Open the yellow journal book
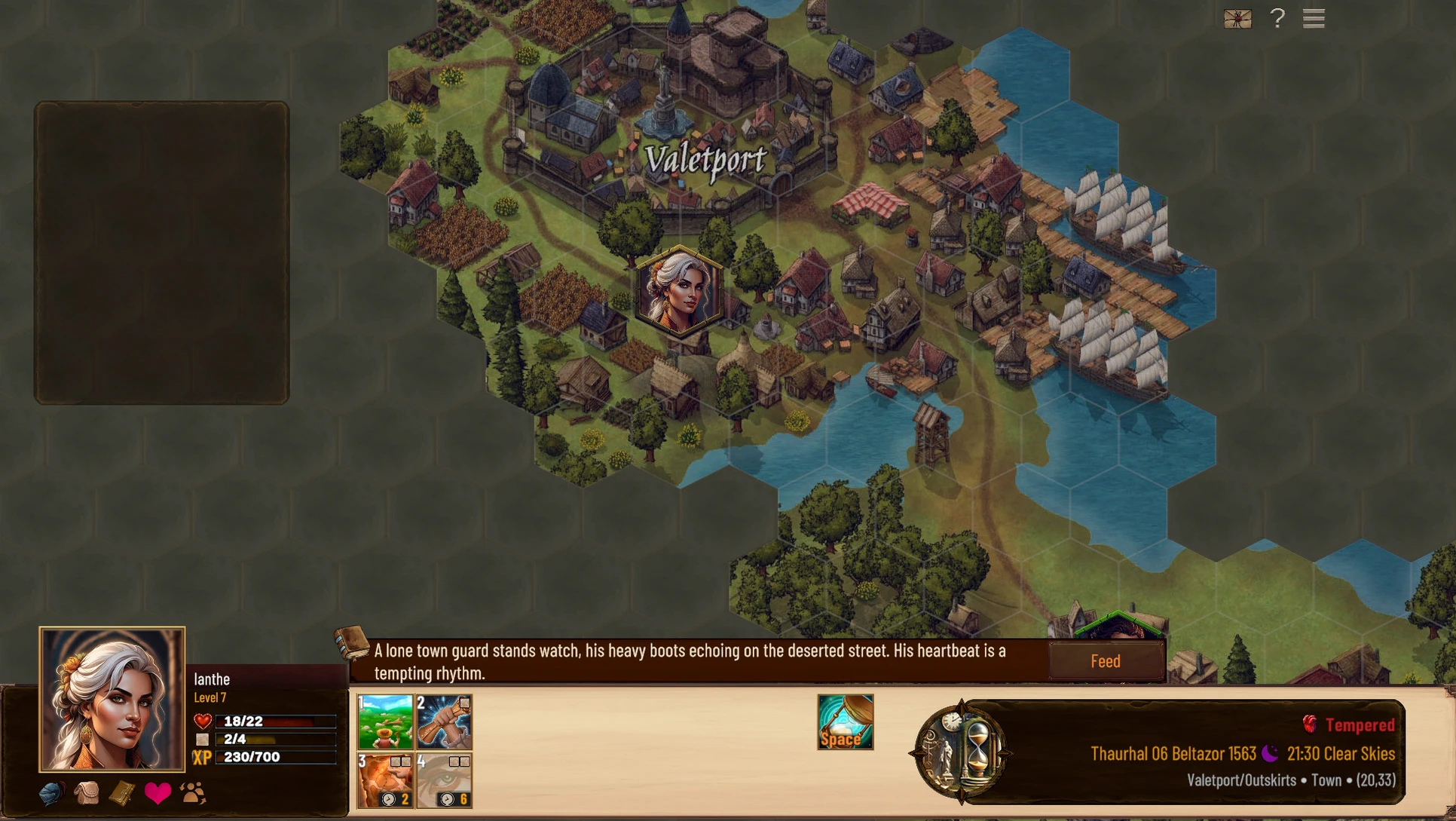This screenshot has width=1456, height=821. [x=122, y=793]
